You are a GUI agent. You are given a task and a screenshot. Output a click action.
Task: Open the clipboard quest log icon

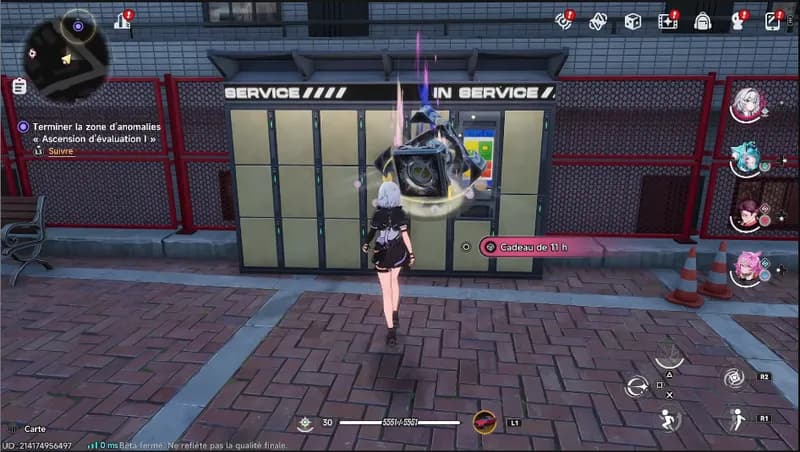click(x=19, y=87)
